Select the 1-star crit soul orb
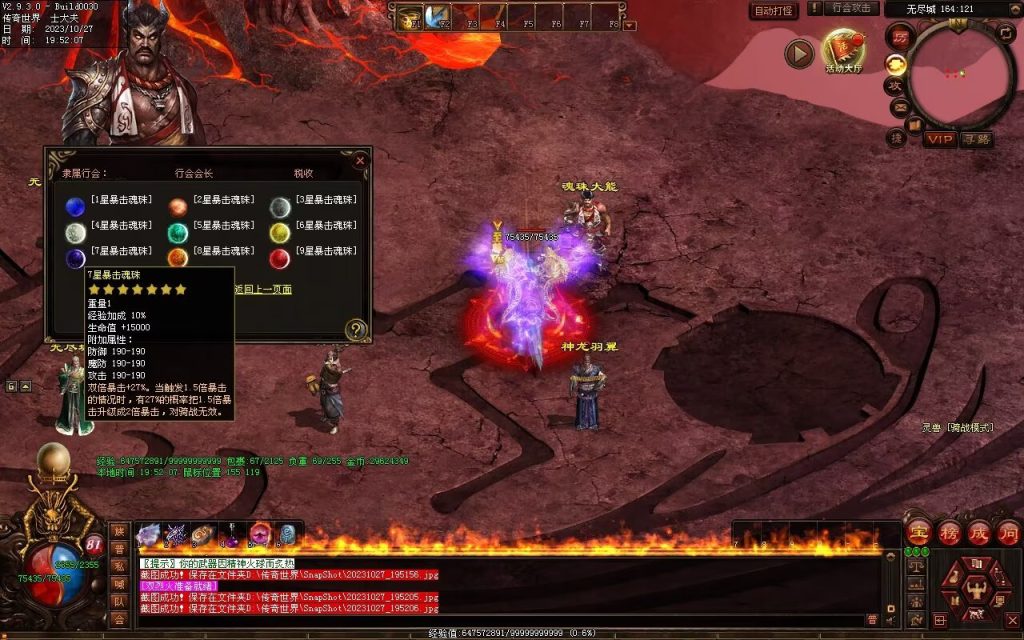Screen dimensions: 1024x640 tap(74, 207)
